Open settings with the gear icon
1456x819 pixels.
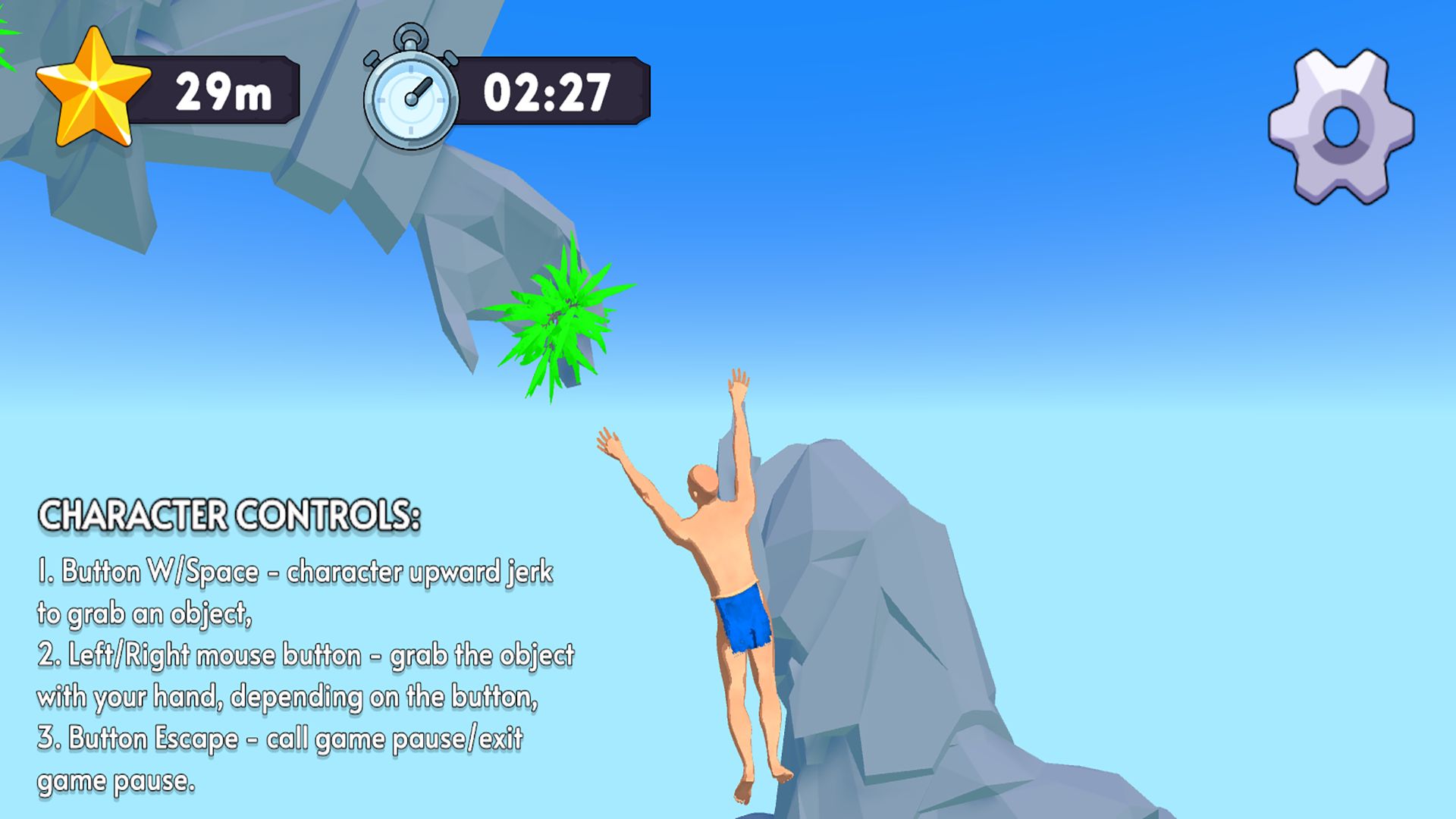point(1341,127)
